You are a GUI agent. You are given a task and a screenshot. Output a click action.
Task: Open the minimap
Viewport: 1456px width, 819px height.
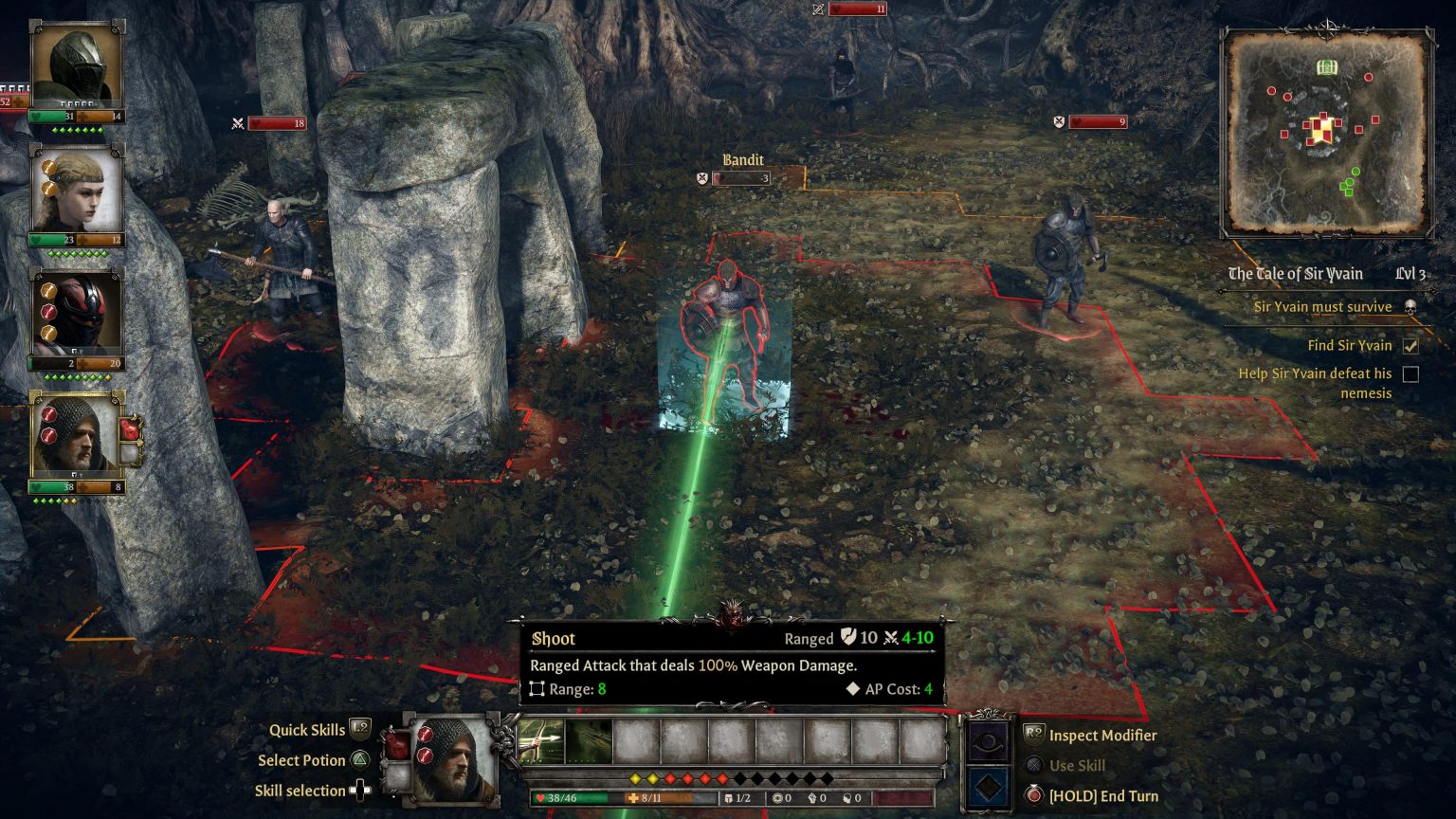pyautogui.click(x=1326, y=133)
